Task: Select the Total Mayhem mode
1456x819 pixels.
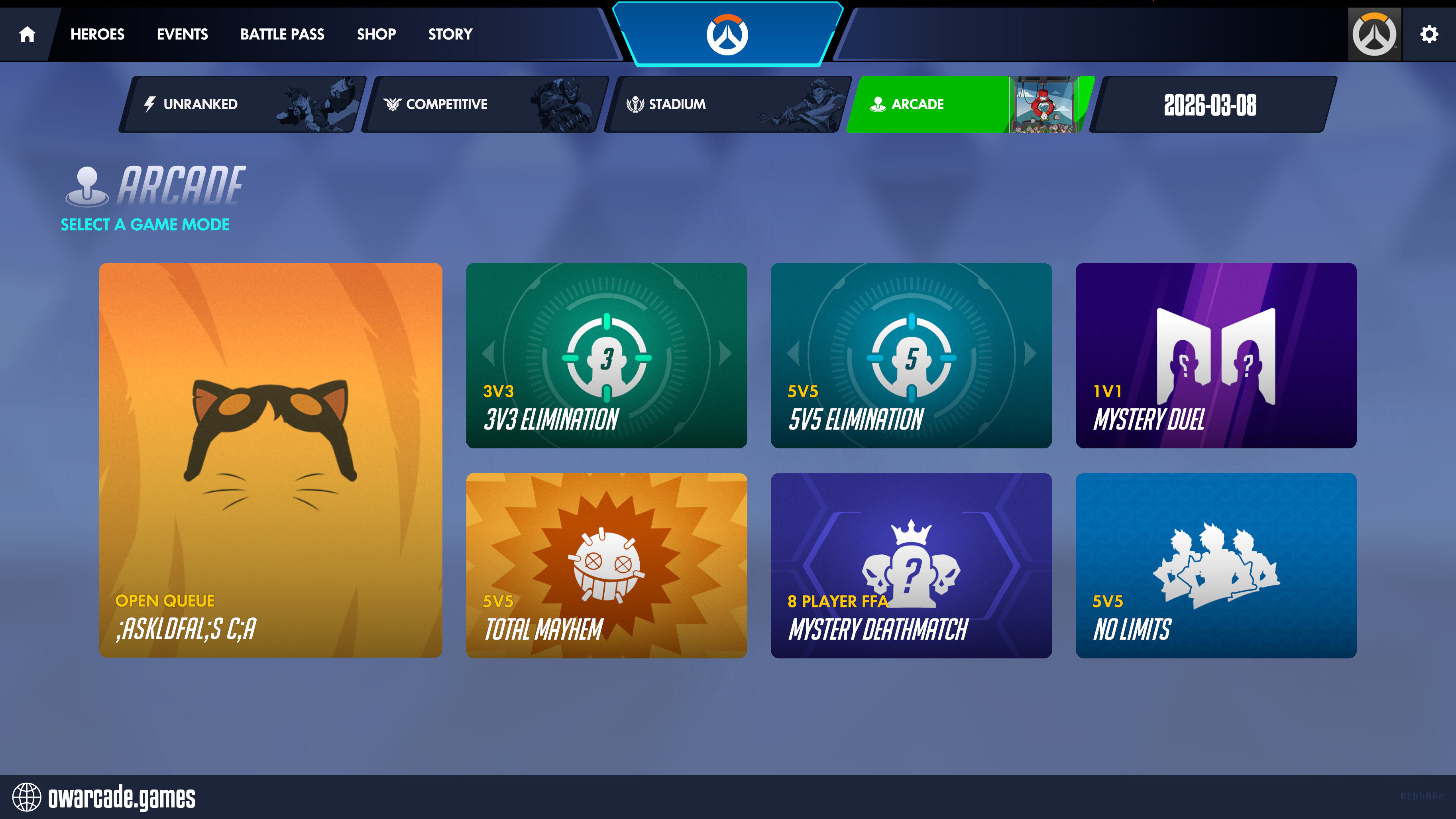Action: coord(606,565)
